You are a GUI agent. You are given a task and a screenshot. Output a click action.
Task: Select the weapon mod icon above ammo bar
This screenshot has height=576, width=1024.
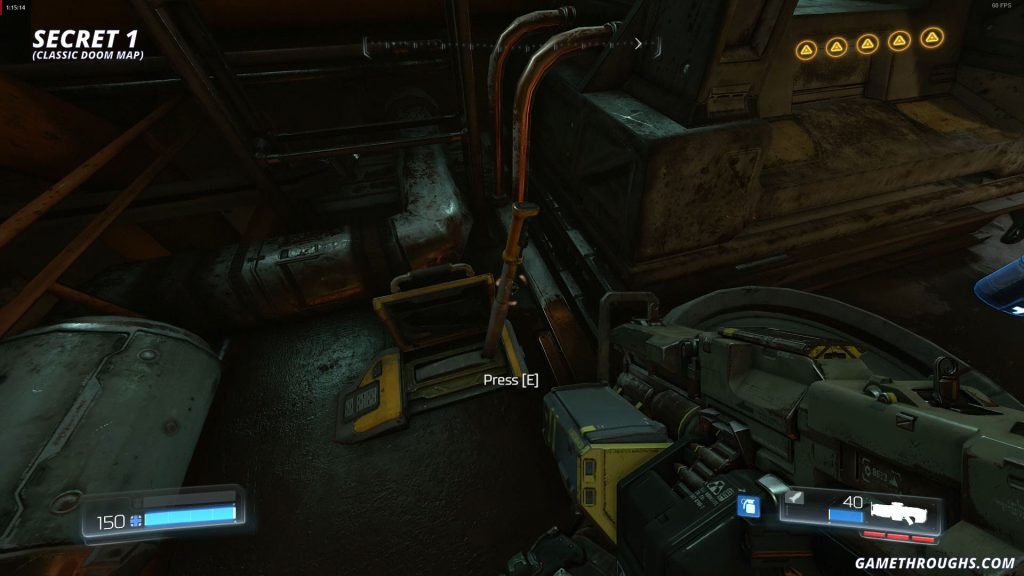tap(796, 496)
